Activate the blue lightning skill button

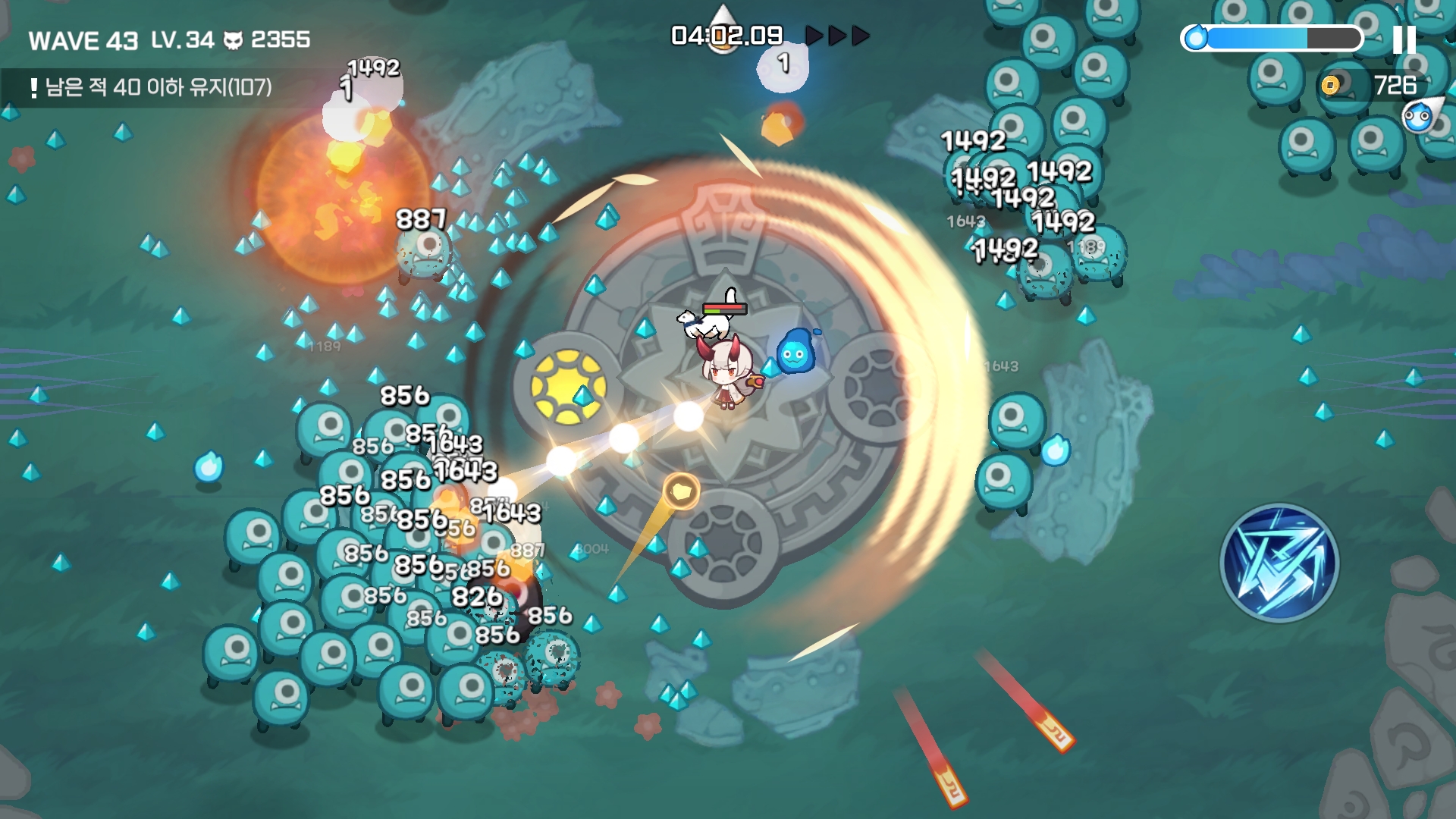(x=1279, y=563)
